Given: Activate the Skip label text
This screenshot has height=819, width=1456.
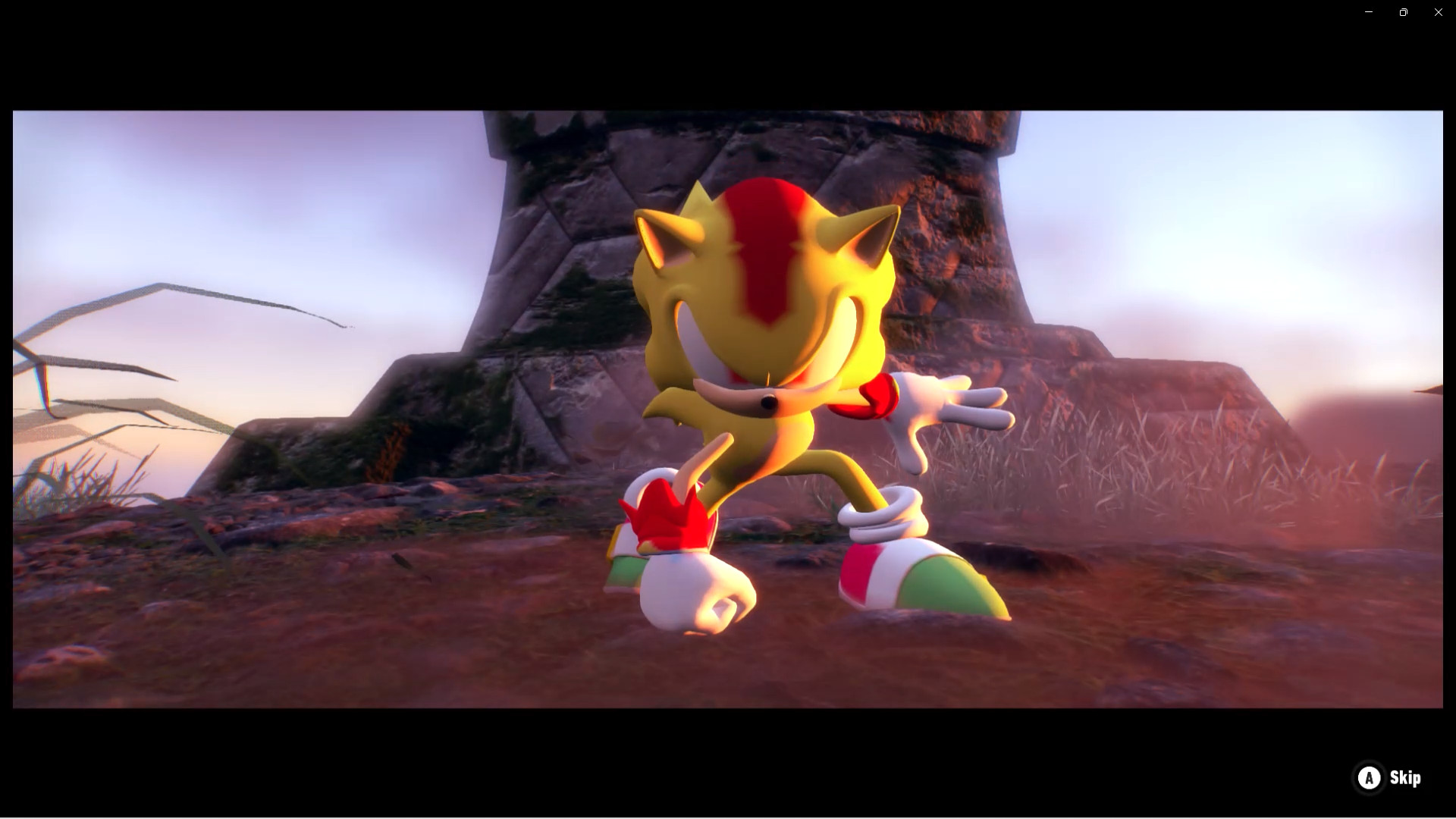Looking at the screenshot, I should (x=1404, y=777).
